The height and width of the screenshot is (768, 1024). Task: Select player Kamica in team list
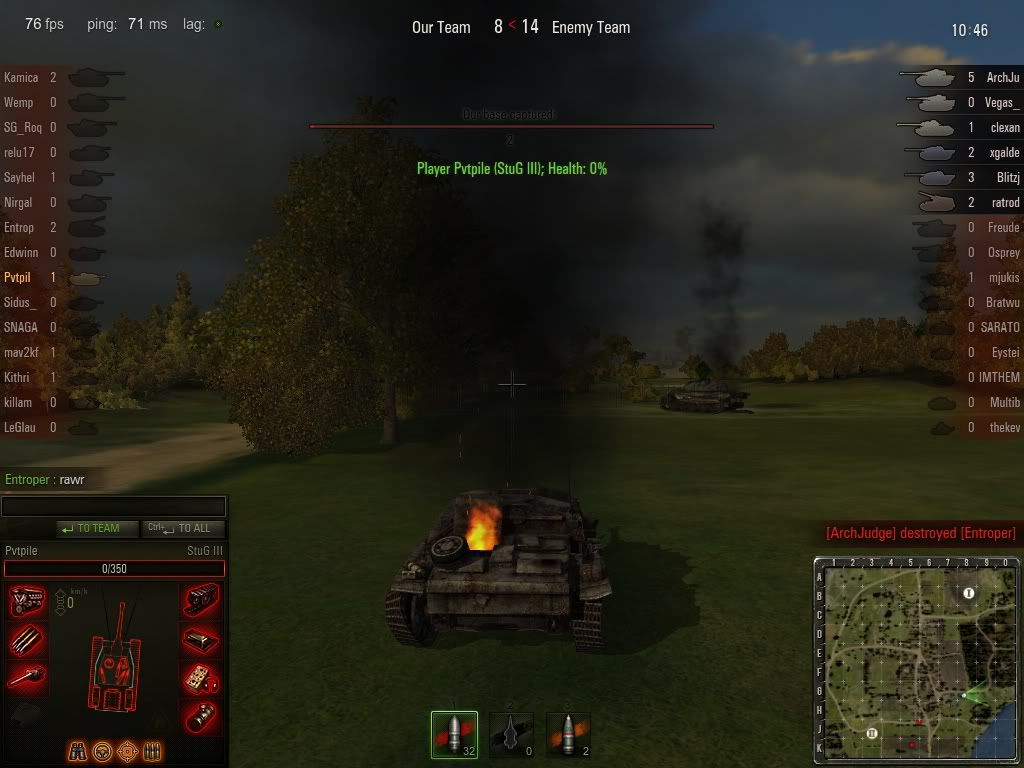[22, 77]
